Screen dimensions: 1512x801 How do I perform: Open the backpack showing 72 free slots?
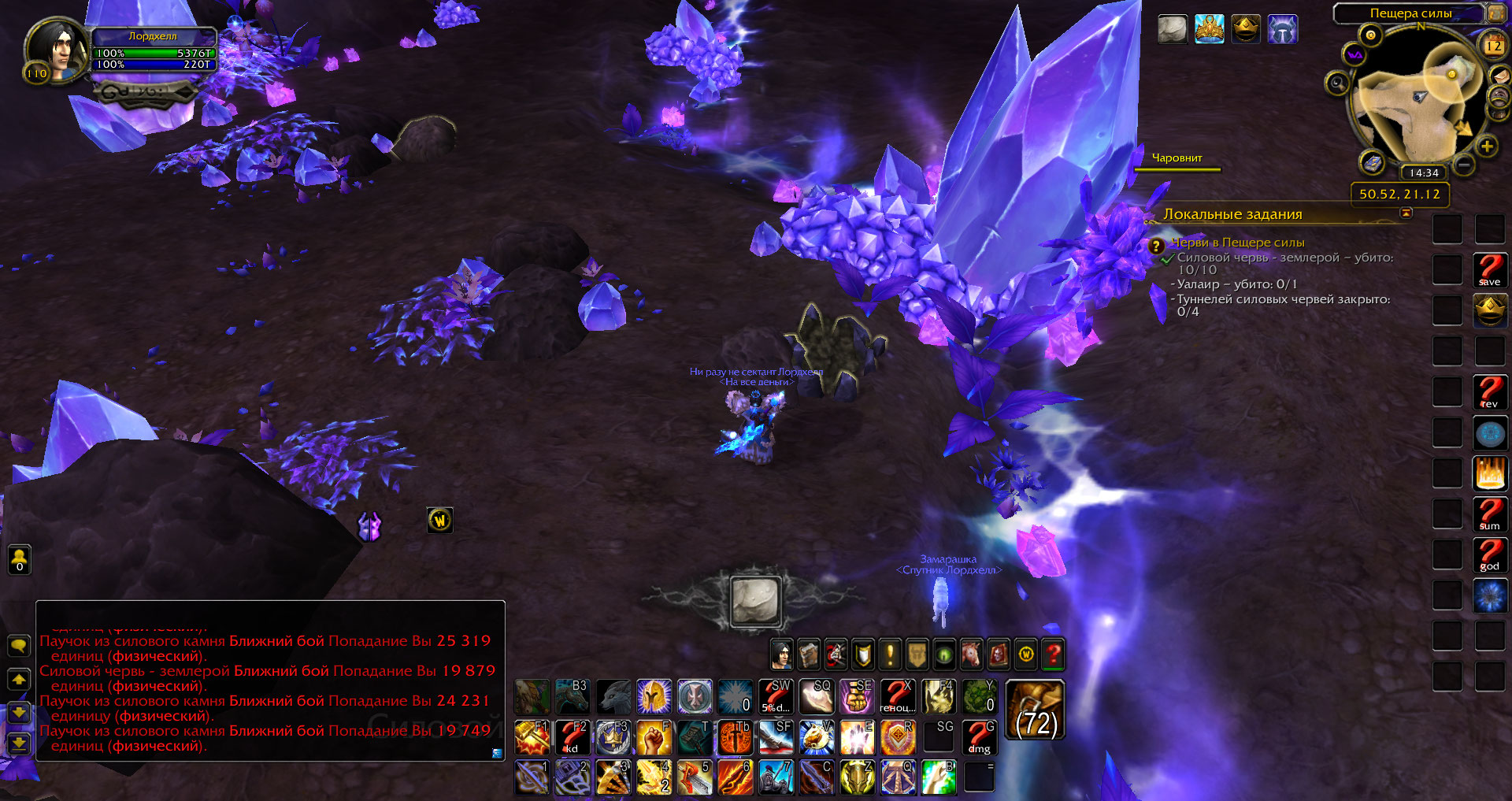point(1035,710)
